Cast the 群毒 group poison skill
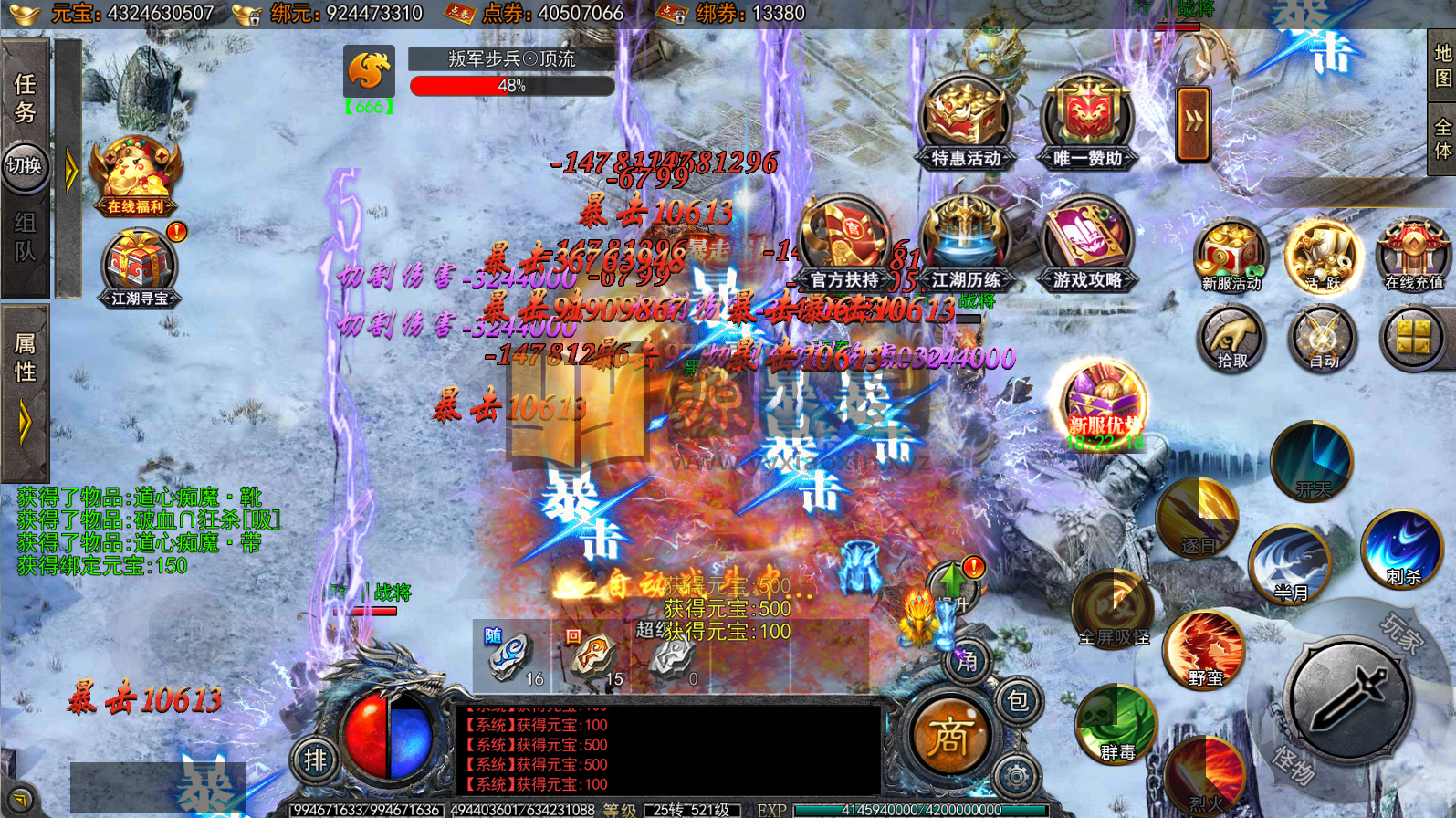This screenshot has height=818, width=1456. pos(1116,723)
